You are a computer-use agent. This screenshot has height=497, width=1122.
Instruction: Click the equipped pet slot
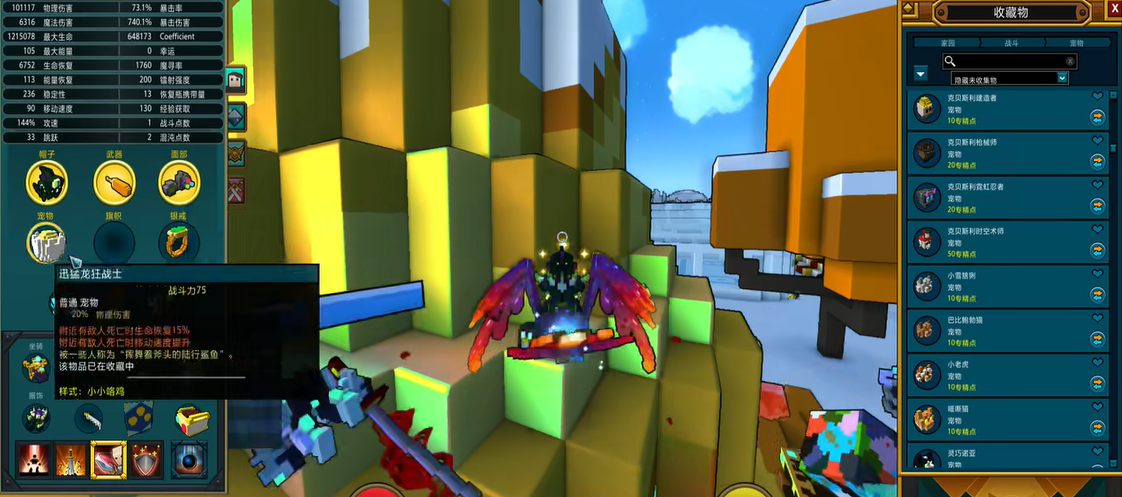(x=46, y=242)
